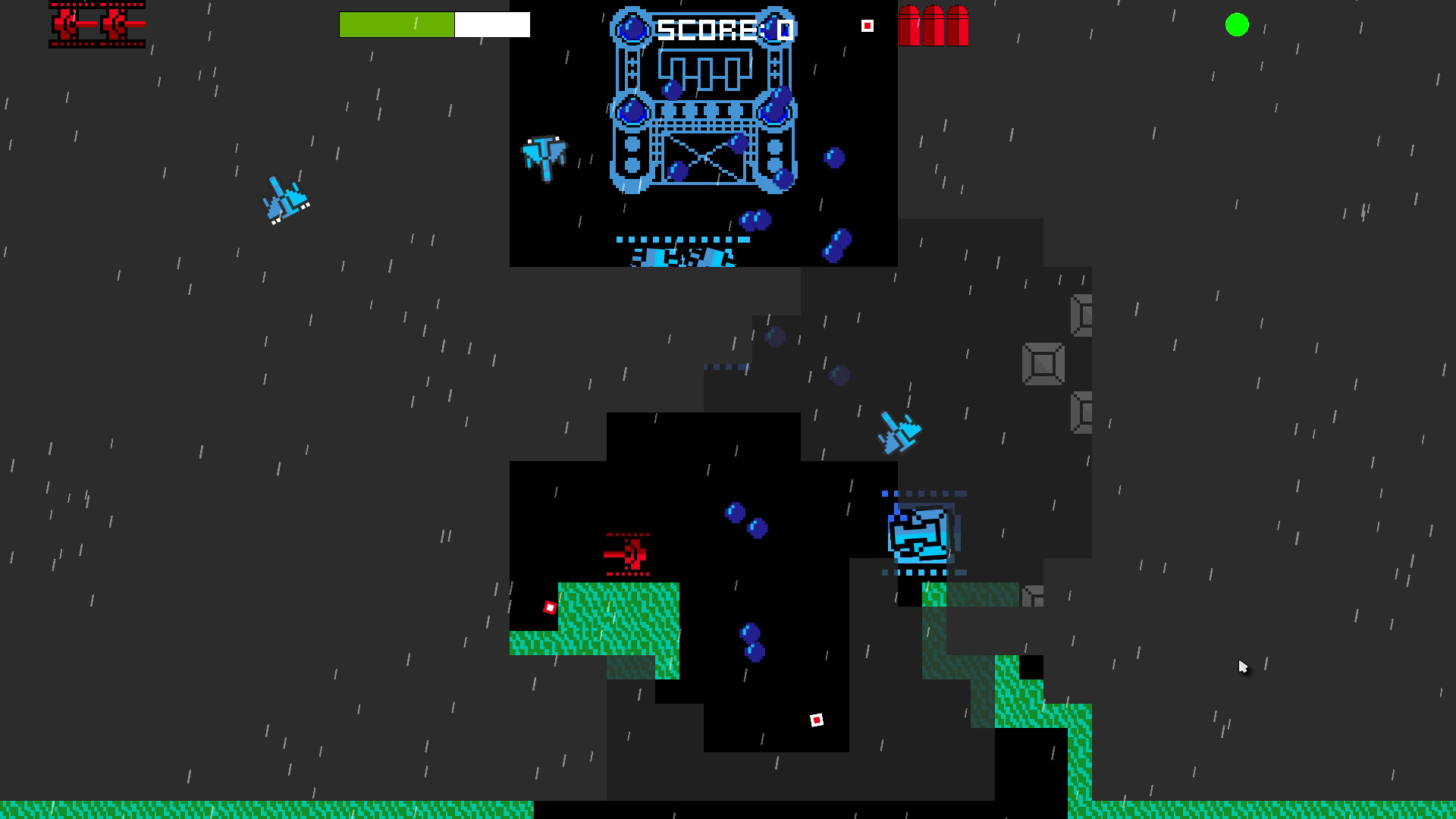Click the blue maze emblem block

coord(921,535)
